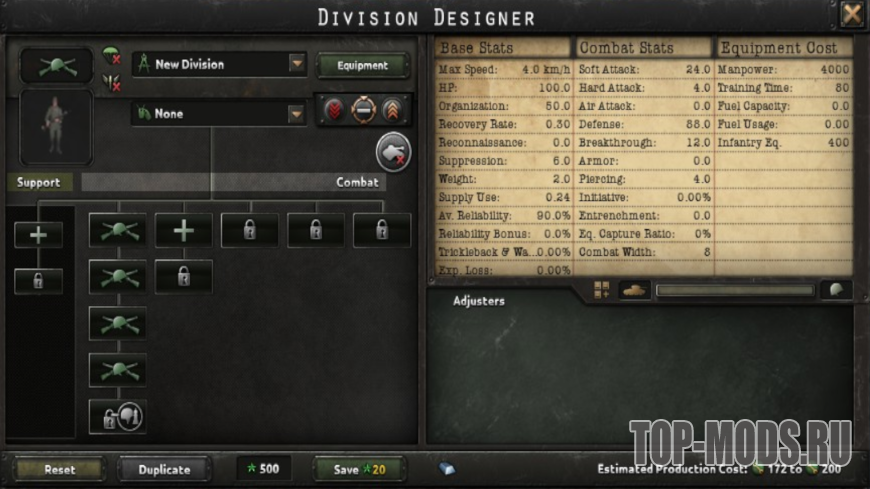Image resolution: width=870 pixels, height=489 pixels.
Task: Click the round tank icon button
Action: [393, 152]
